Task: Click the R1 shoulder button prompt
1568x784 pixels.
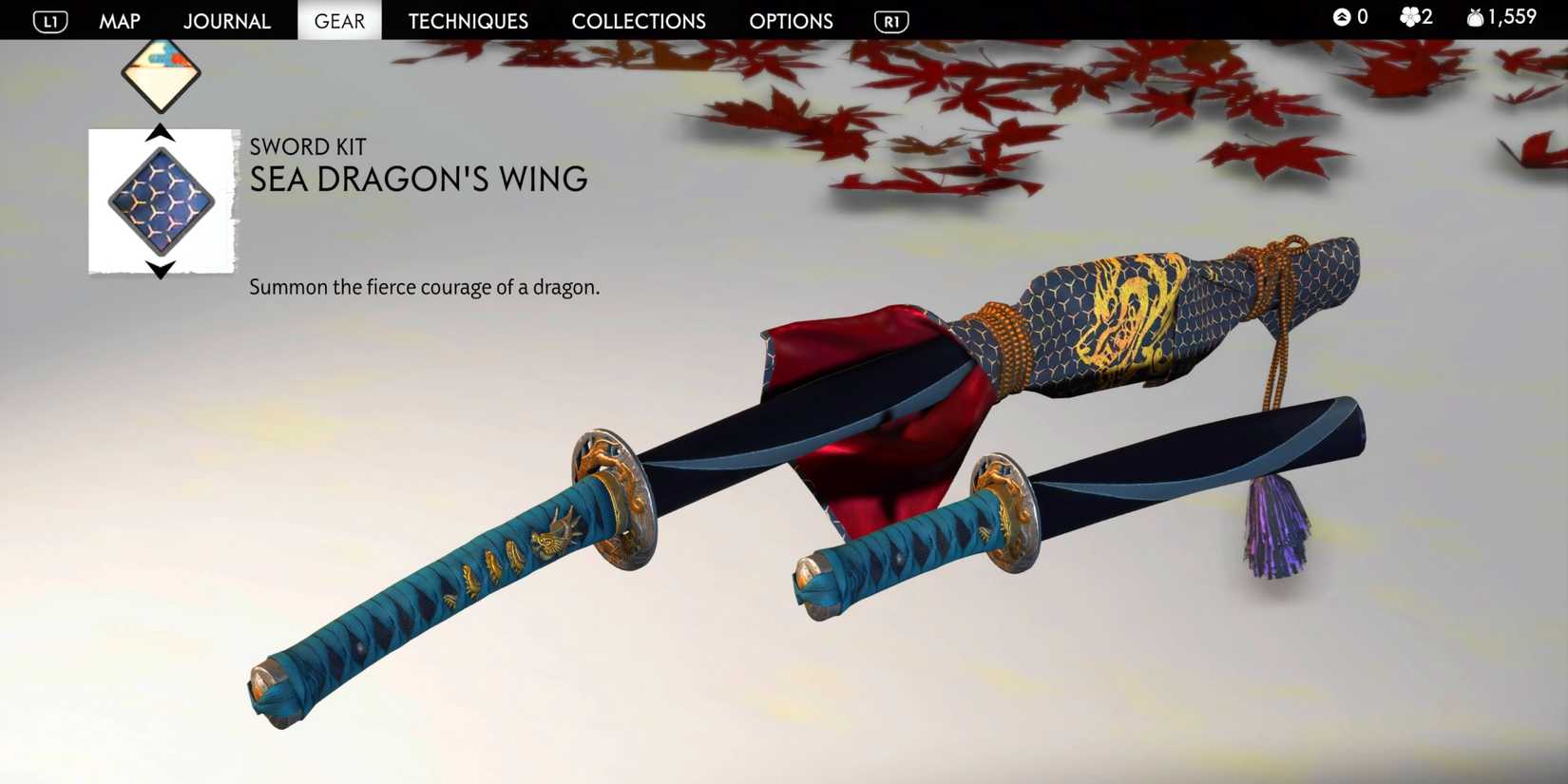Action: pos(890,19)
